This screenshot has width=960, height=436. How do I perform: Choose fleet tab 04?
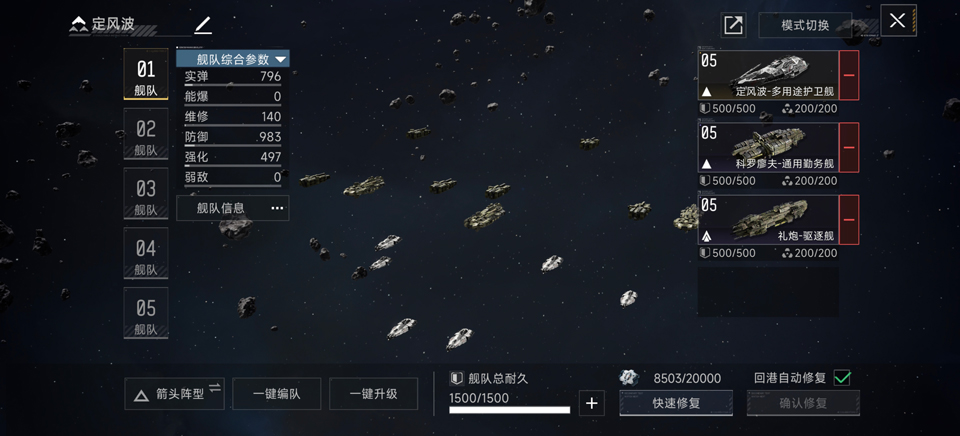(x=146, y=254)
